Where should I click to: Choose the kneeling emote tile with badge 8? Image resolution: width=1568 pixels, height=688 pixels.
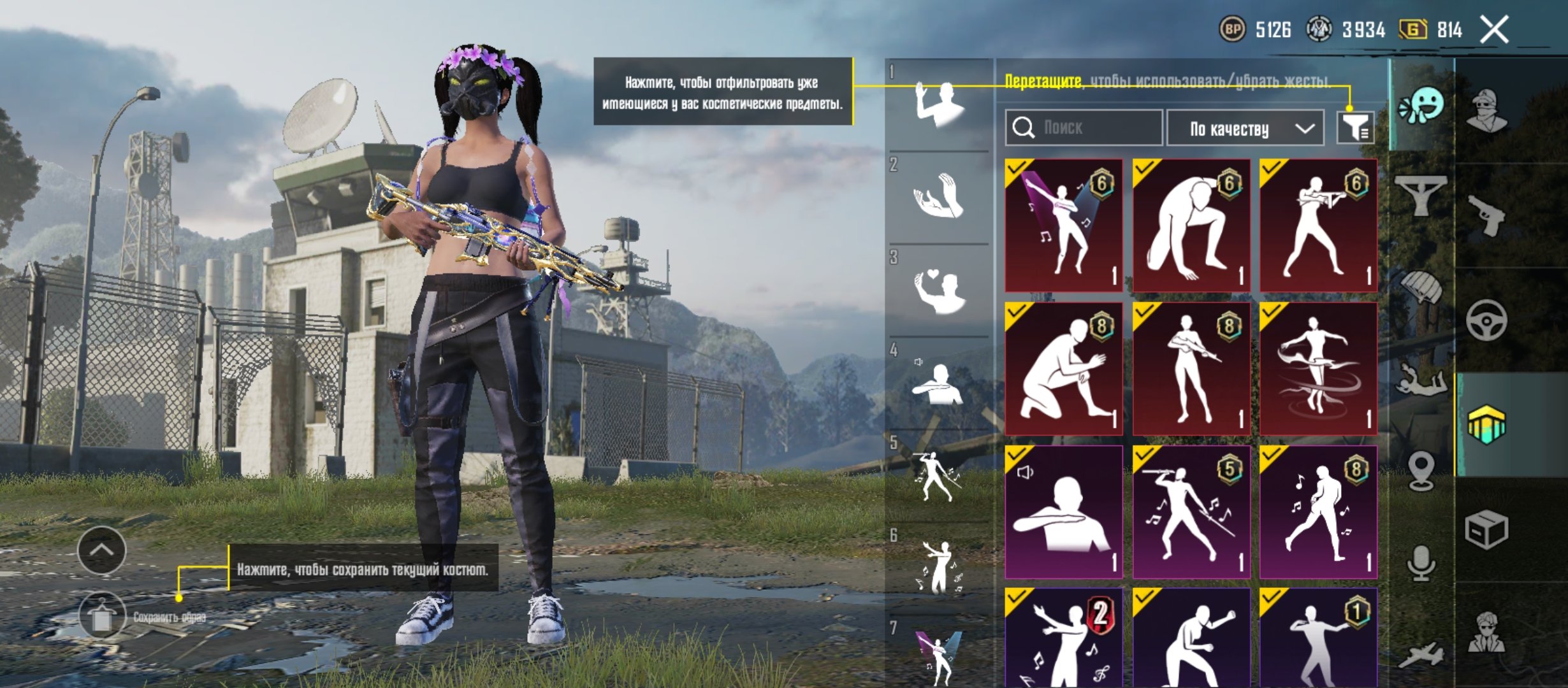[x=1063, y=369]
